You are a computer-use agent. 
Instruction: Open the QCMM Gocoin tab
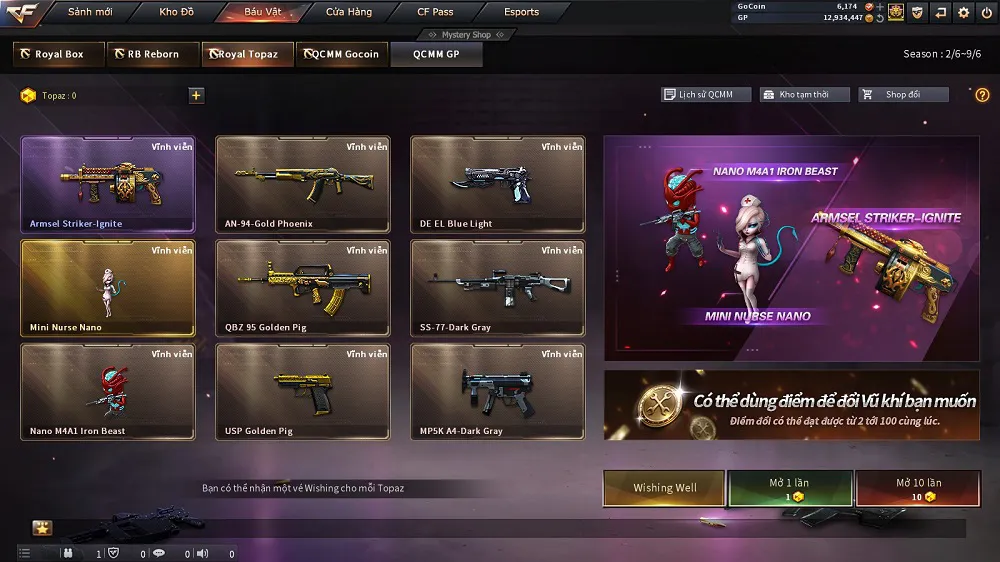[x=342, y=54]
